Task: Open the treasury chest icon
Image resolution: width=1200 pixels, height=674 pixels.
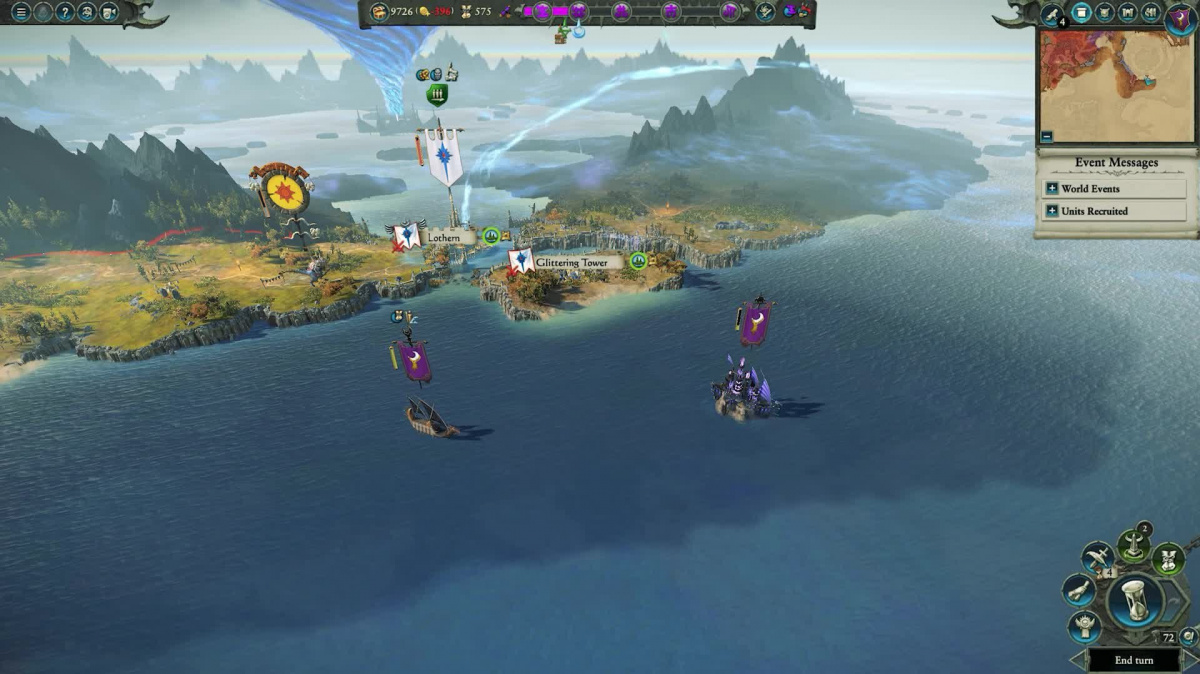Action: (379, 12)
